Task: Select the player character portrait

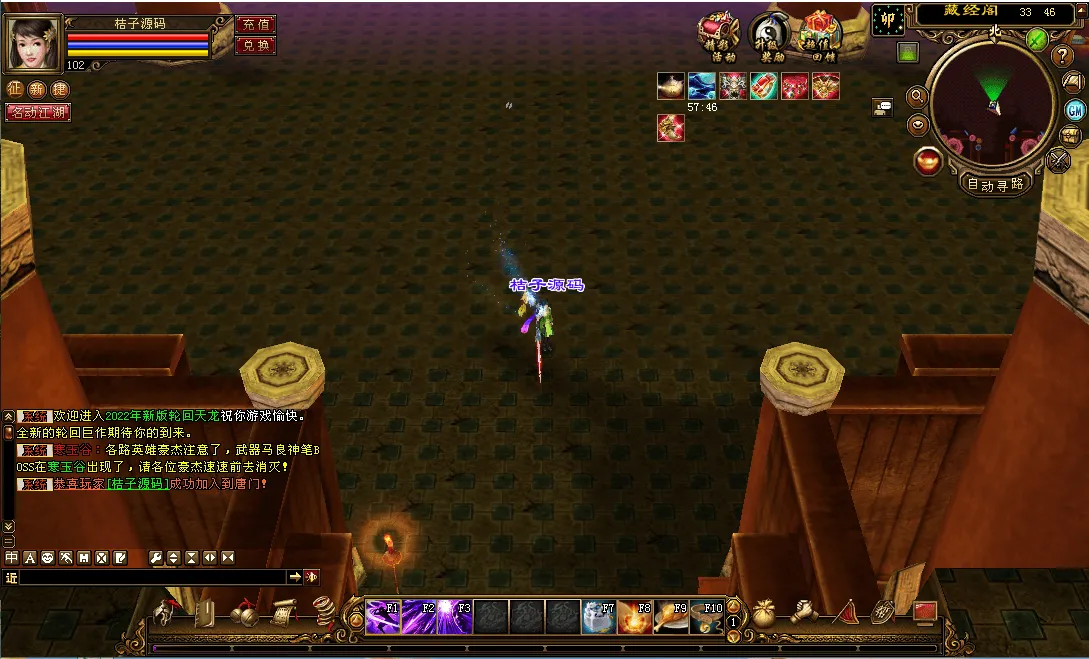Action: (34, 41)
